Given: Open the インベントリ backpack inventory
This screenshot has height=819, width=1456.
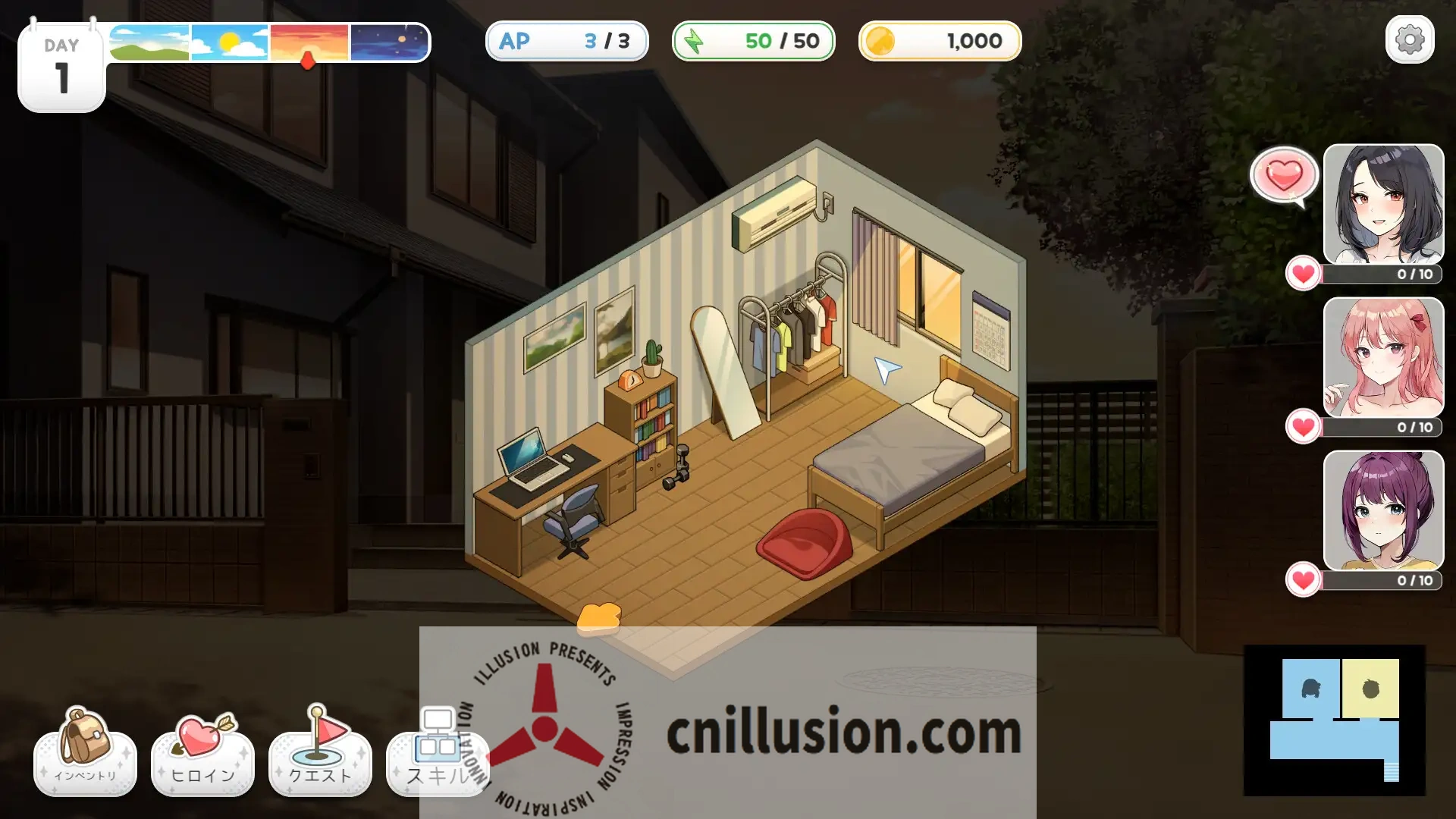Looking at the screenshot, I should click(x=85, y=752).
